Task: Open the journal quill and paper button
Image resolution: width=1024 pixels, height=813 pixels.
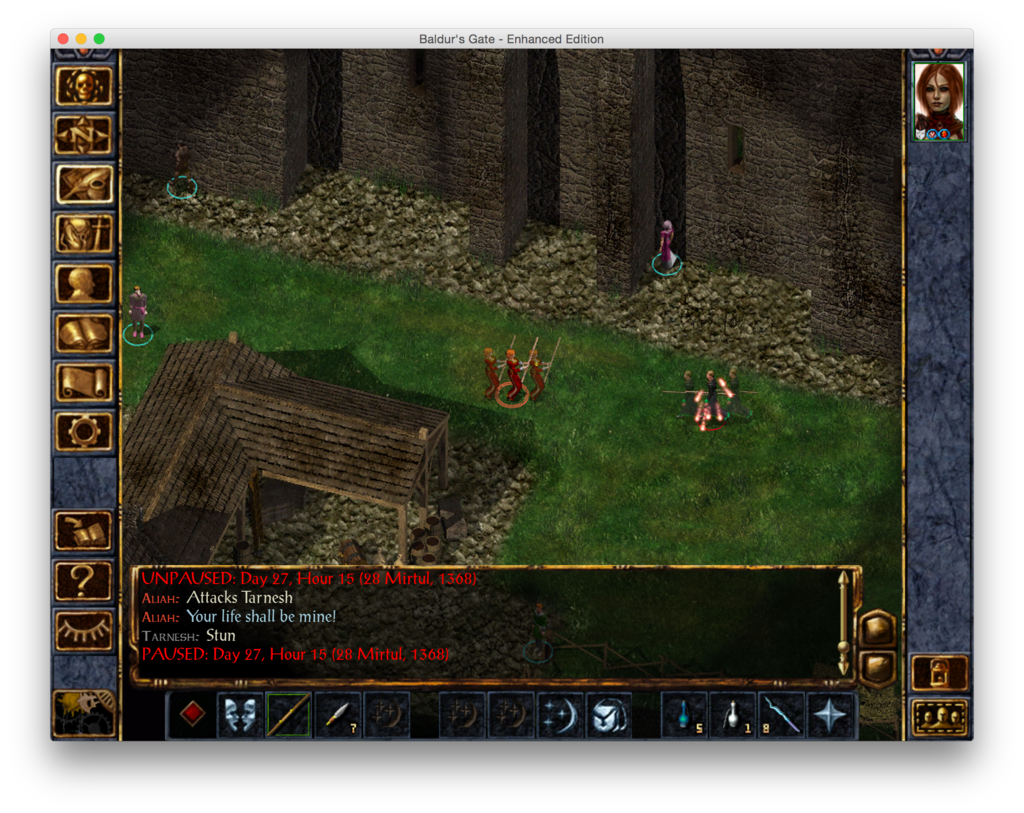Action: [x=84, y=184]
